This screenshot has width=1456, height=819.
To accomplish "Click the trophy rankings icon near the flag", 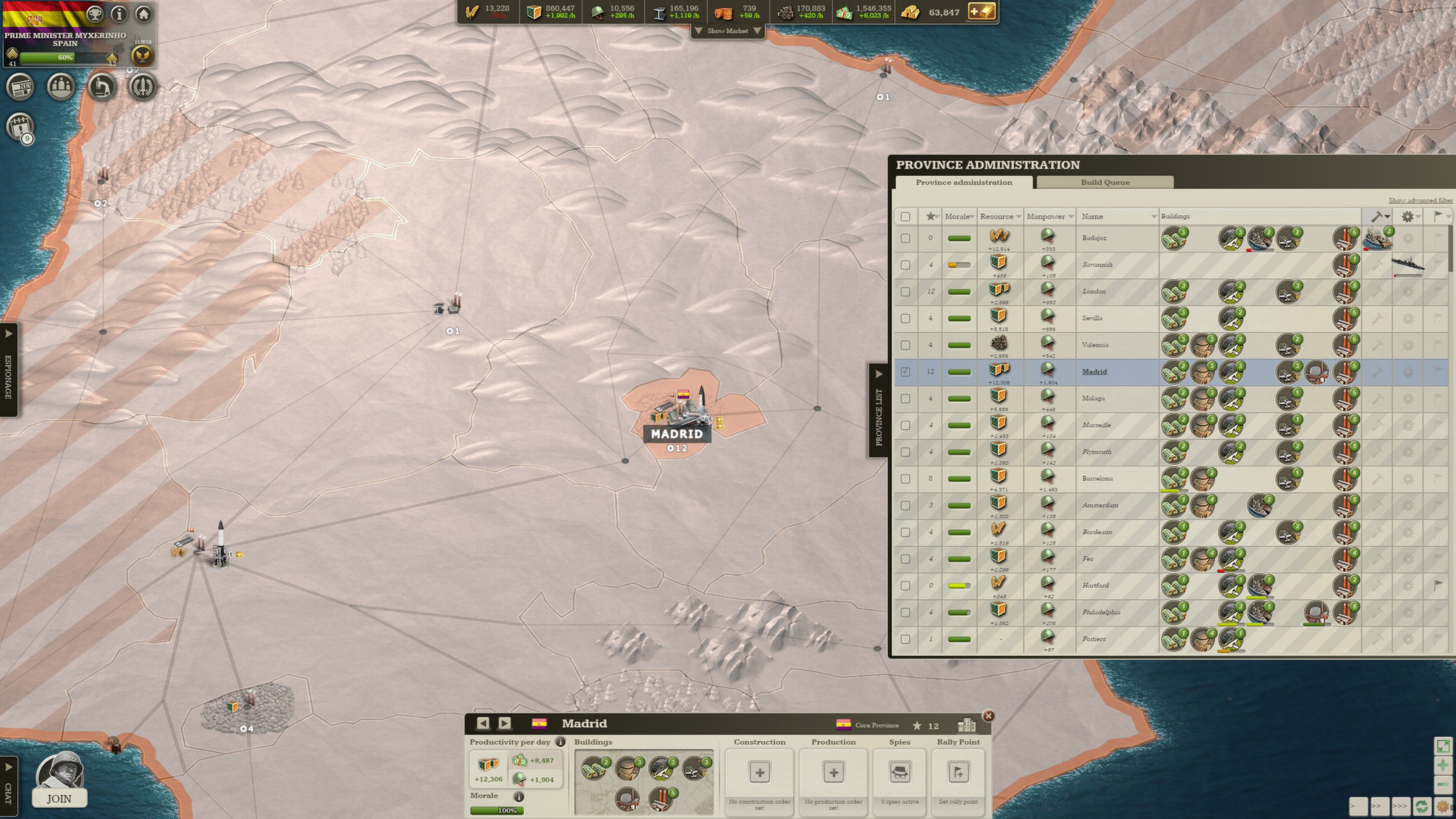I will pyautogui.click(x=95, y=14).
